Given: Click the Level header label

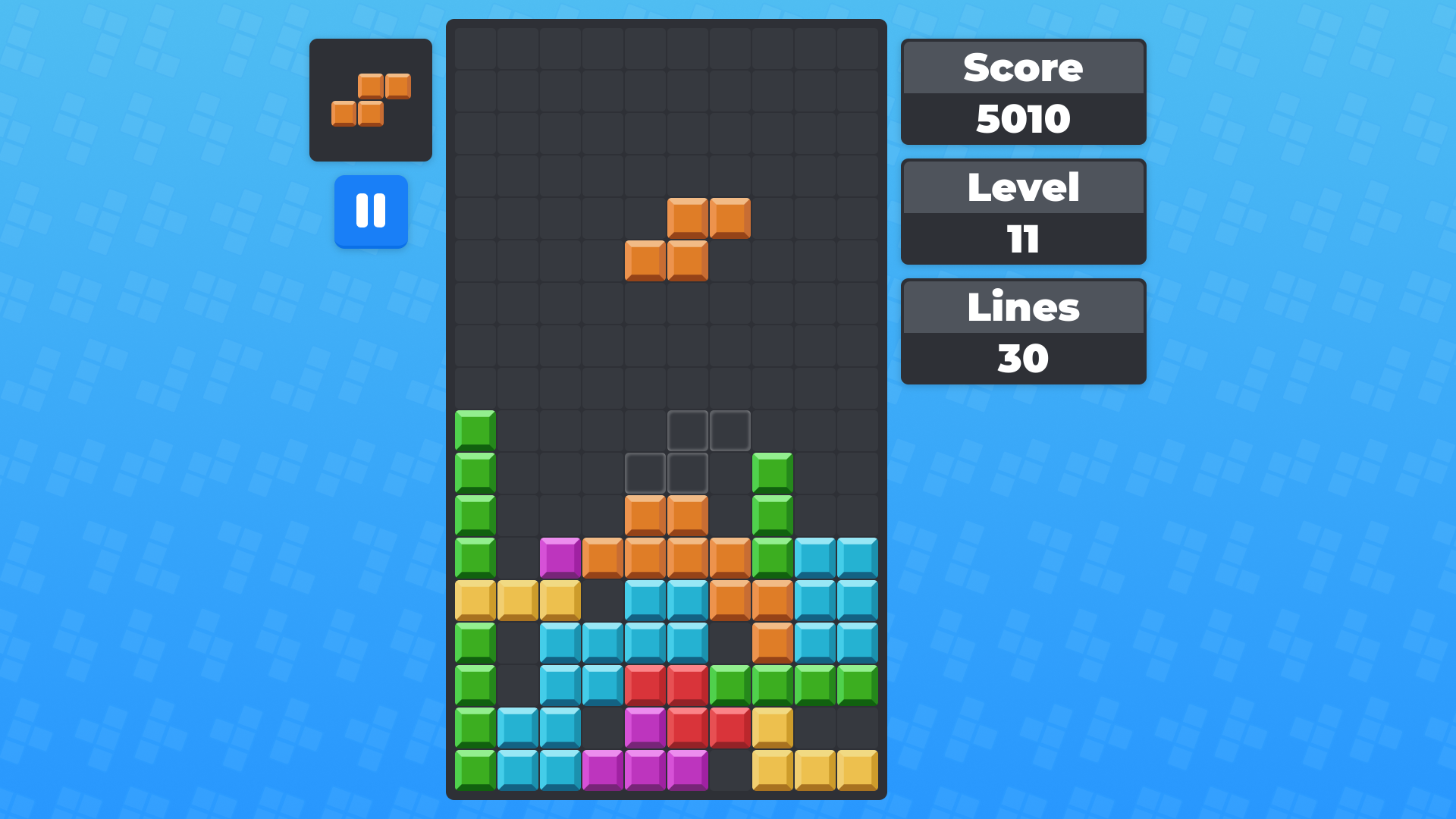Looking at the screenshot, I should [x=1022, y=188].
